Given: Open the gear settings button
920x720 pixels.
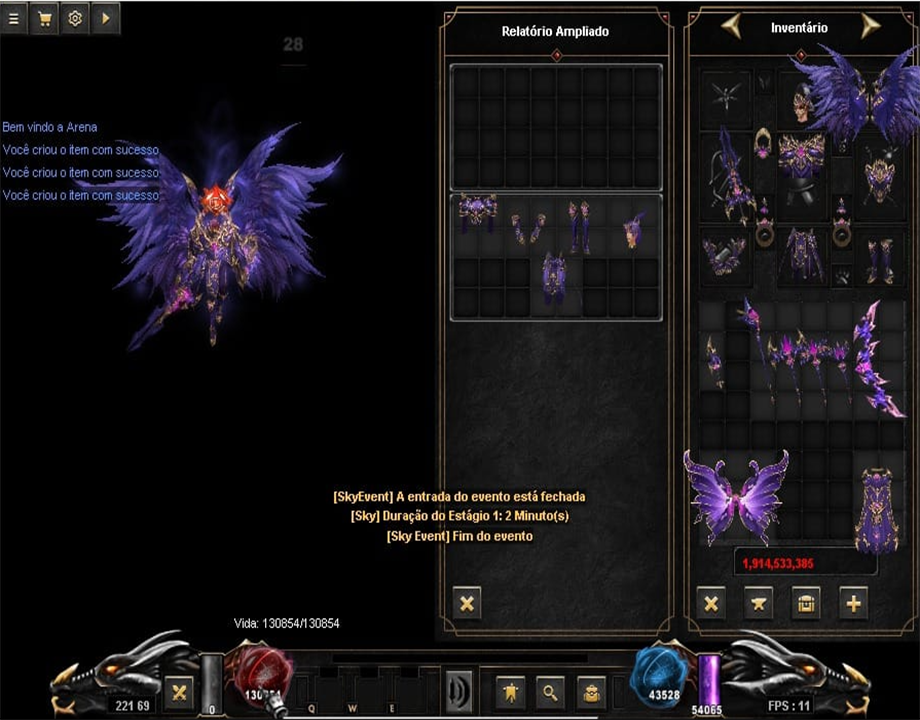Looking at the screenshot, I should click(74, 18).
